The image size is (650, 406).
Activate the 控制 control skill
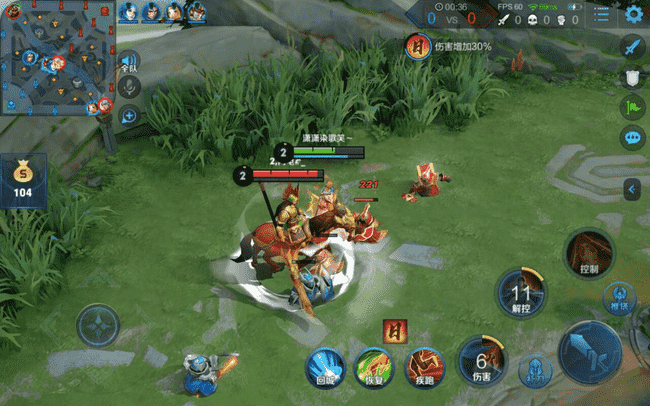click(x=589, y=254)
